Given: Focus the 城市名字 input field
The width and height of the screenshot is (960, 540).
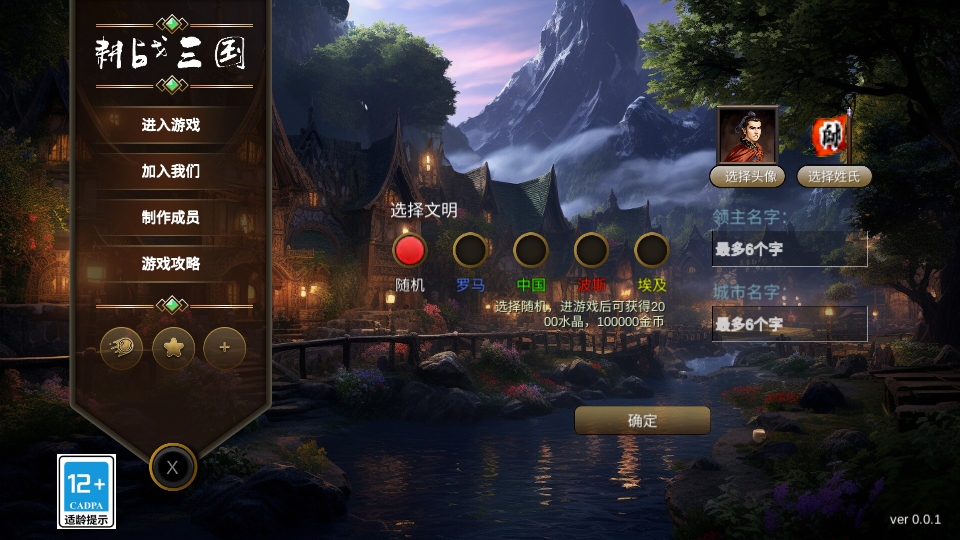Looking at the screenshot, I should [x=789, y=324].
